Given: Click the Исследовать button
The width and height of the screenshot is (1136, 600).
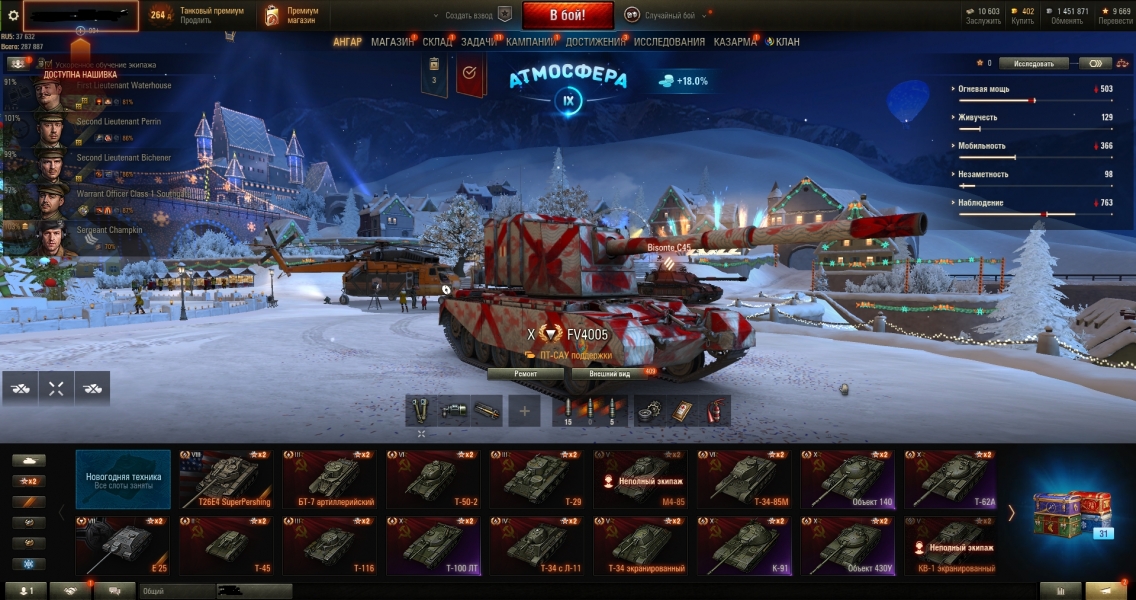Looking at the screenshot, I should pyautogui.click(x=1033, y=63).
